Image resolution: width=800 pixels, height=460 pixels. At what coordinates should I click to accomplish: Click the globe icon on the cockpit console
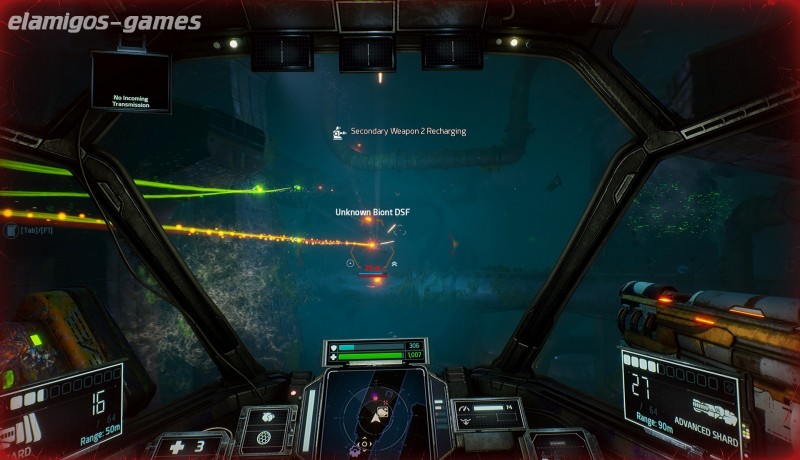pos(264,438)
